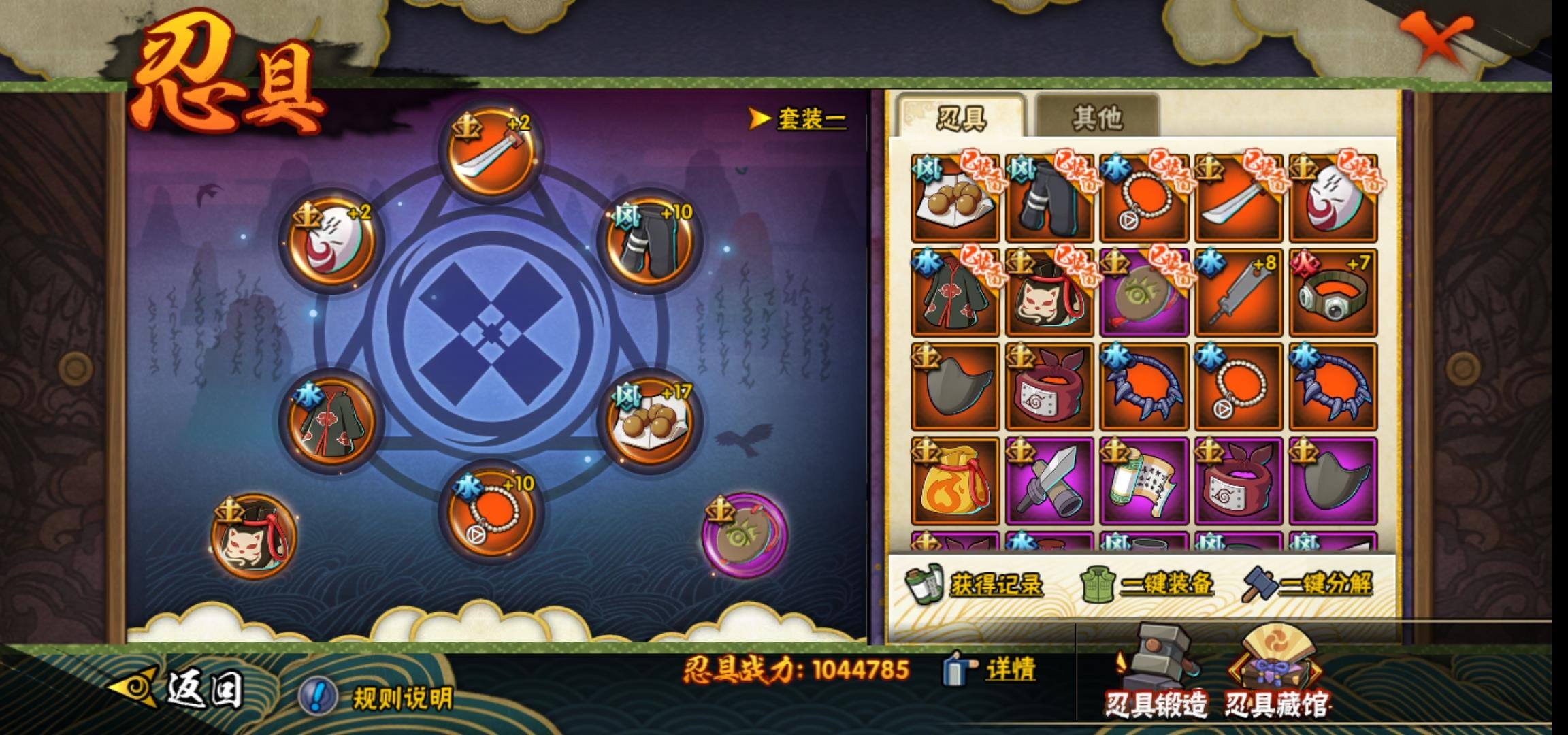The width and height of the screenshot is (1568, 735).
Task: Open 获得记录 acquisition records
Action: tap(975, 584)
